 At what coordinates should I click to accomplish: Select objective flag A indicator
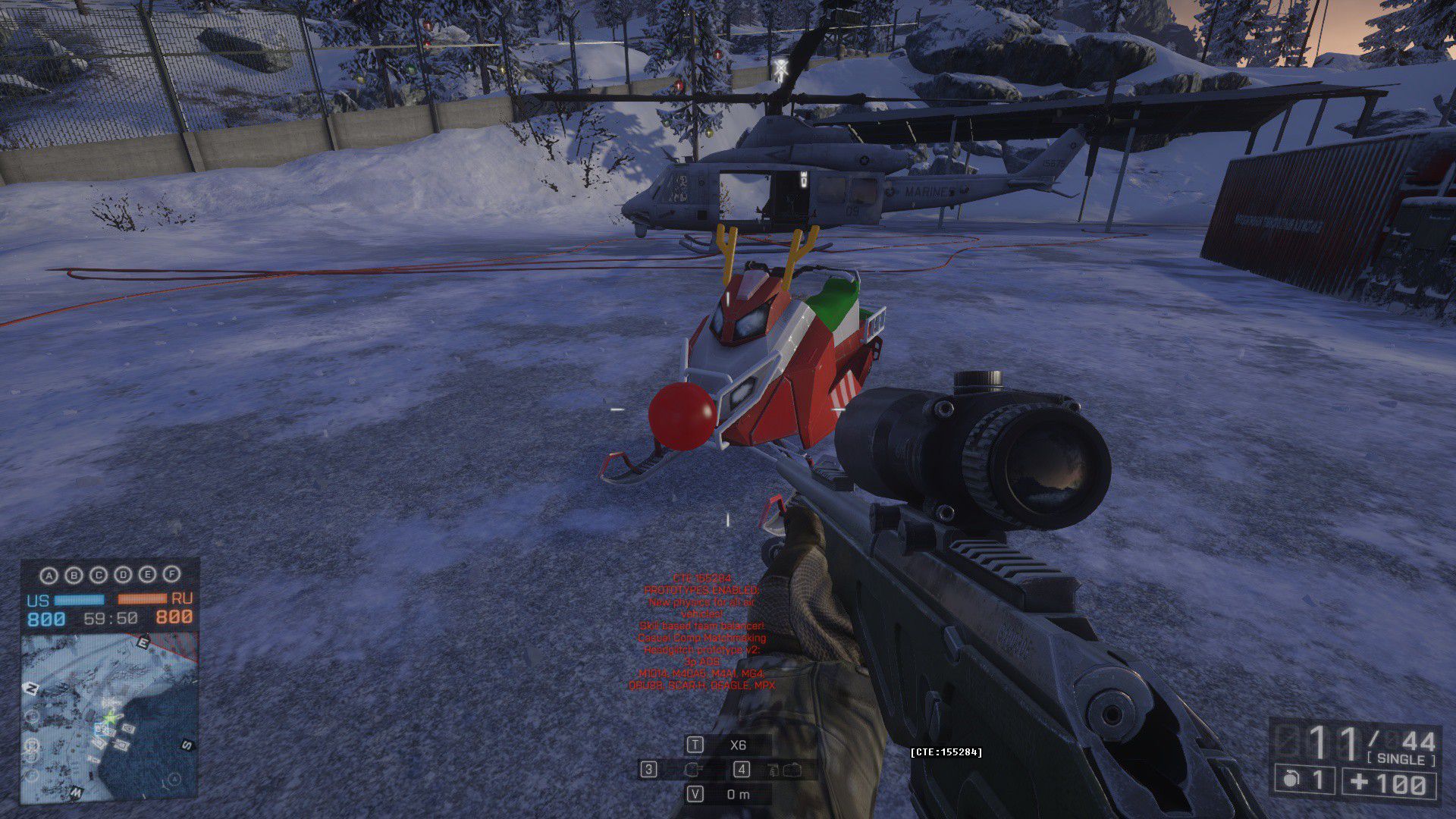(49, 576)
